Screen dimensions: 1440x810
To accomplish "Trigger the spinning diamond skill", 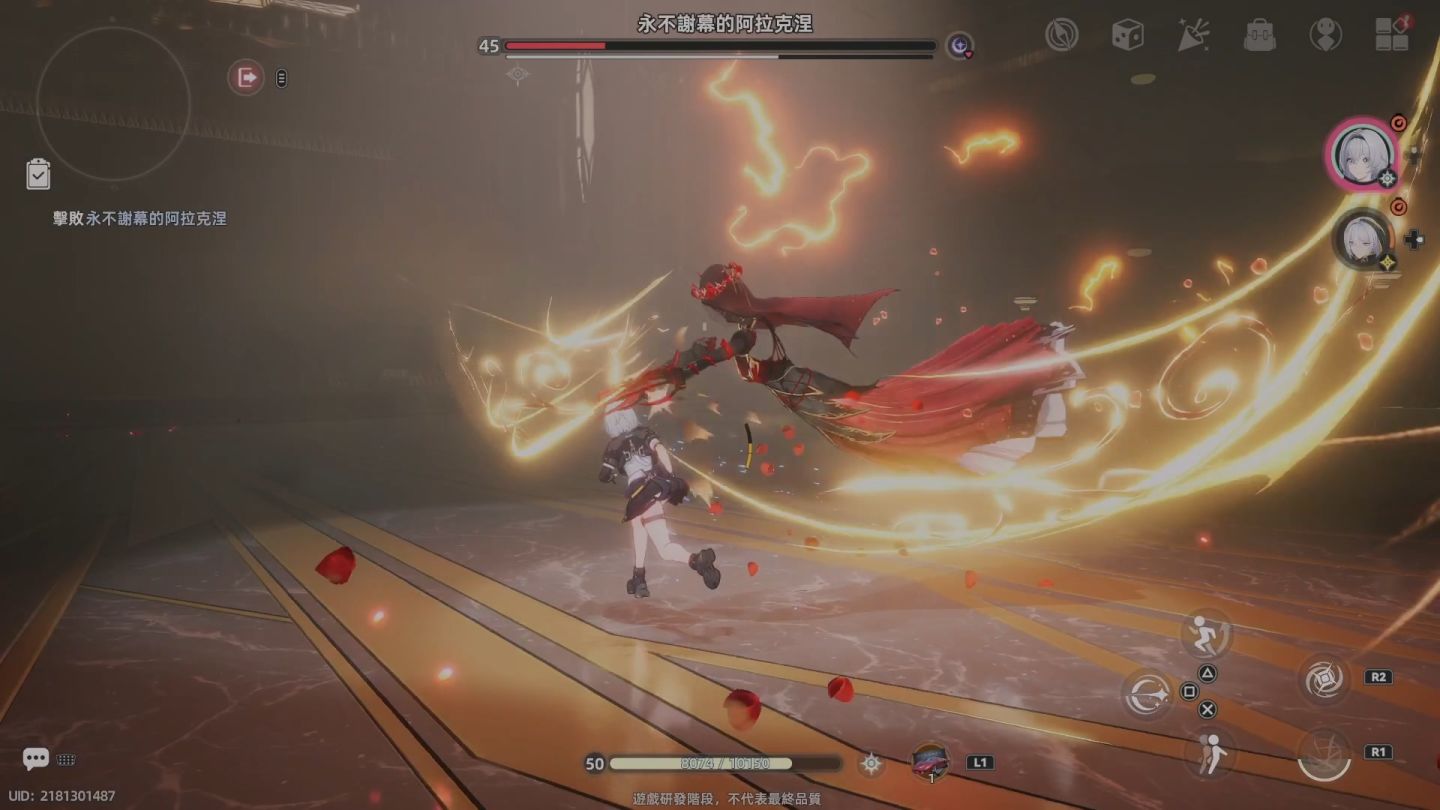I will tap(1325, 678).
